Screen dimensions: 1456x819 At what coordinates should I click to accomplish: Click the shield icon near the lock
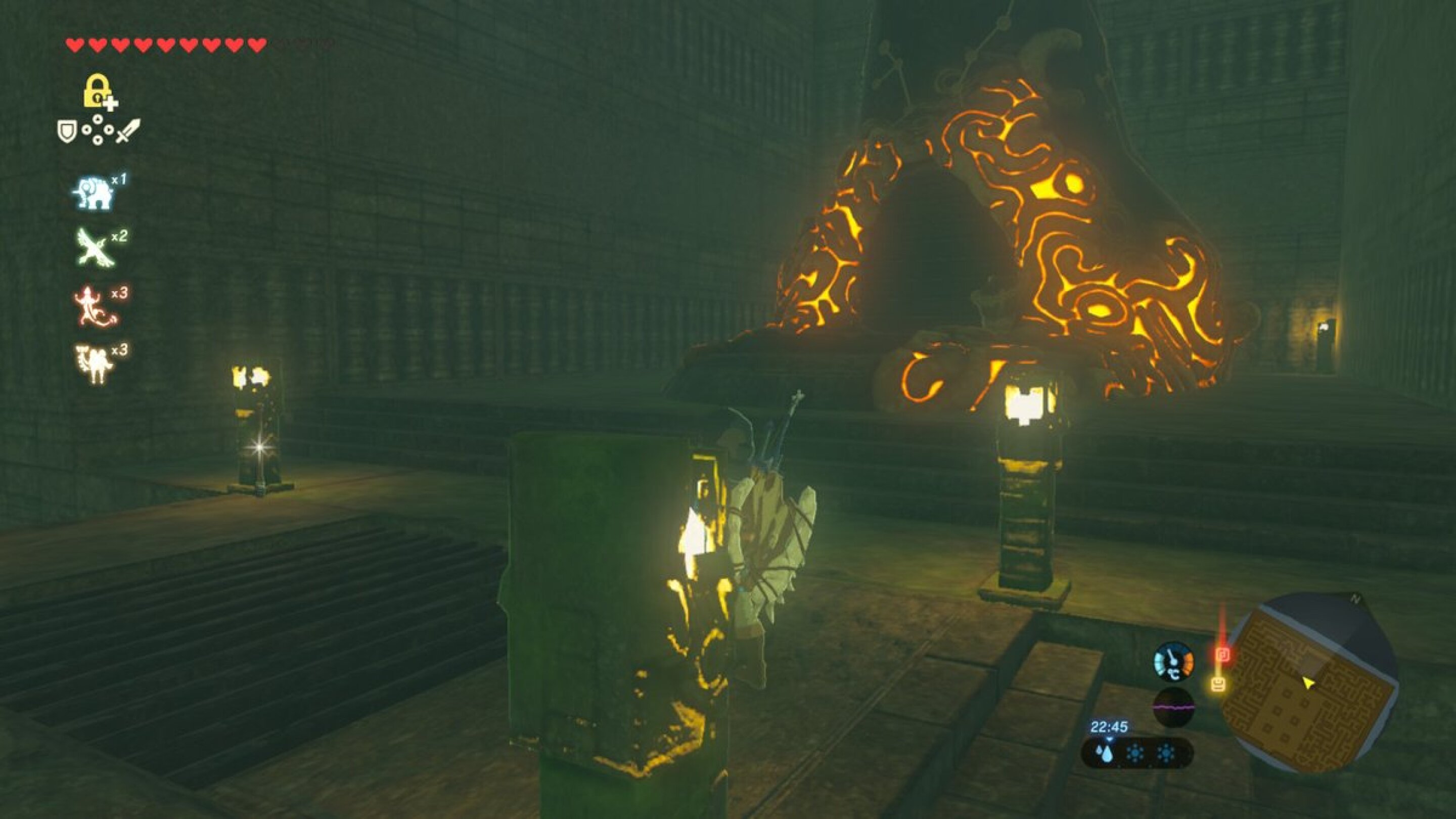pyautogui.click(x=67, y=130)
